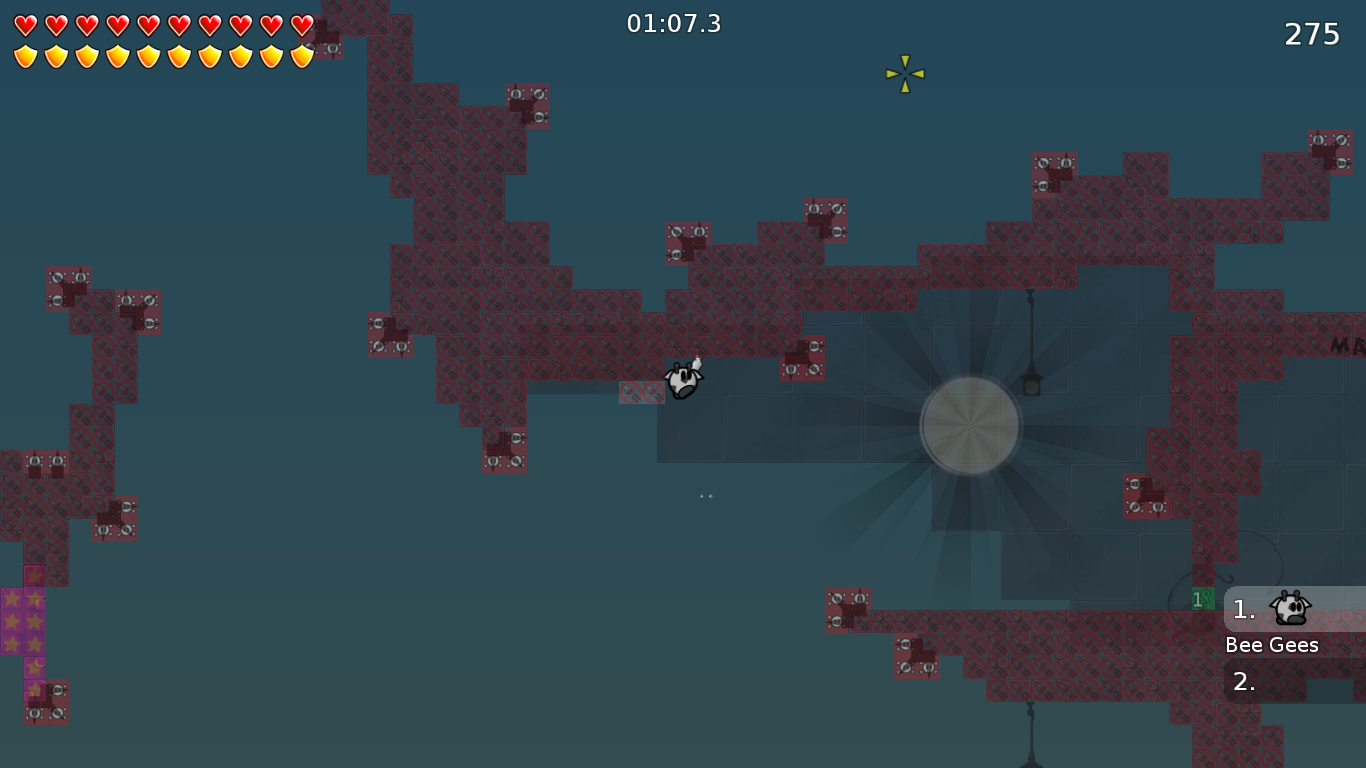The width and height of the screenshot is (1366, 768).
Task: Click the glowing lamp light in the cave
Action: 969,423
